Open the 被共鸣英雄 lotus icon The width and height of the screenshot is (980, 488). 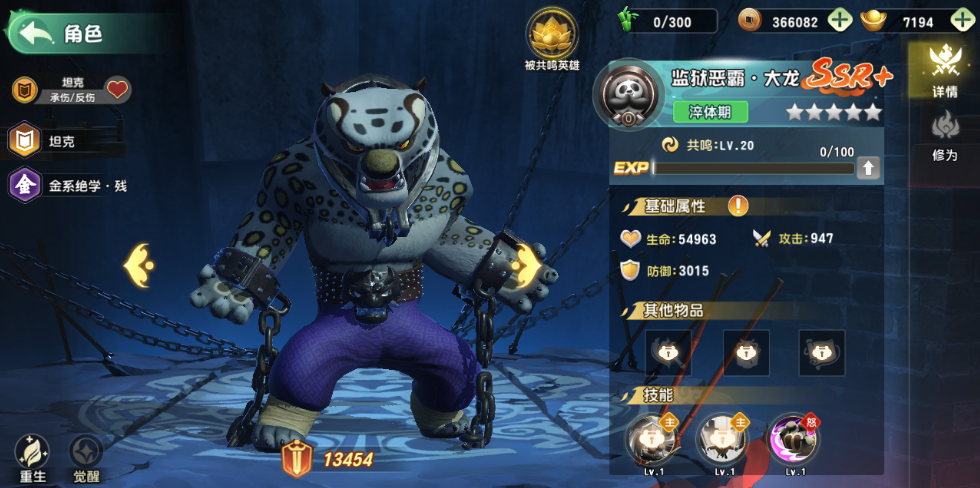click(551, 36)
